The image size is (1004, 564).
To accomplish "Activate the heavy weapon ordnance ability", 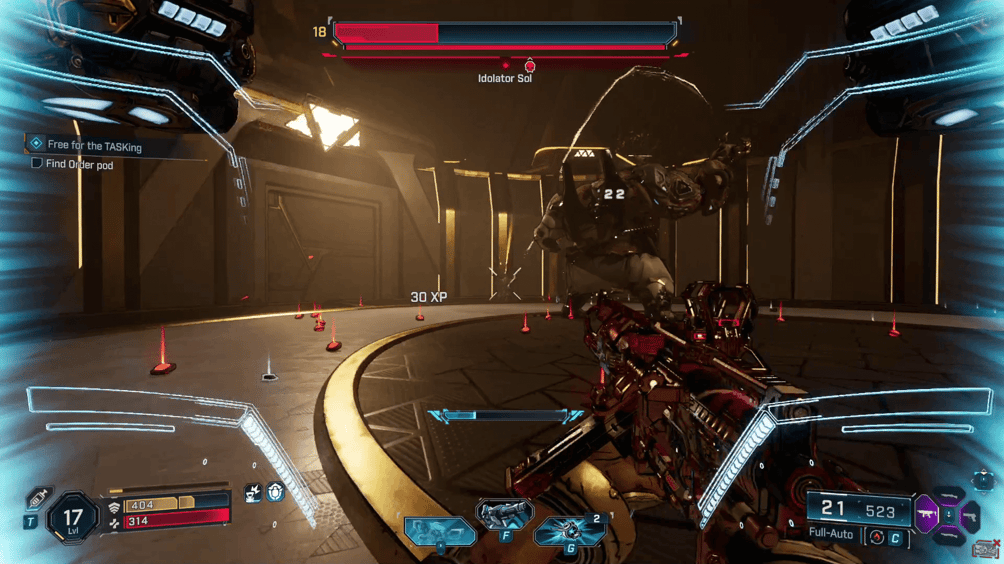I will [x=505, y=516].
